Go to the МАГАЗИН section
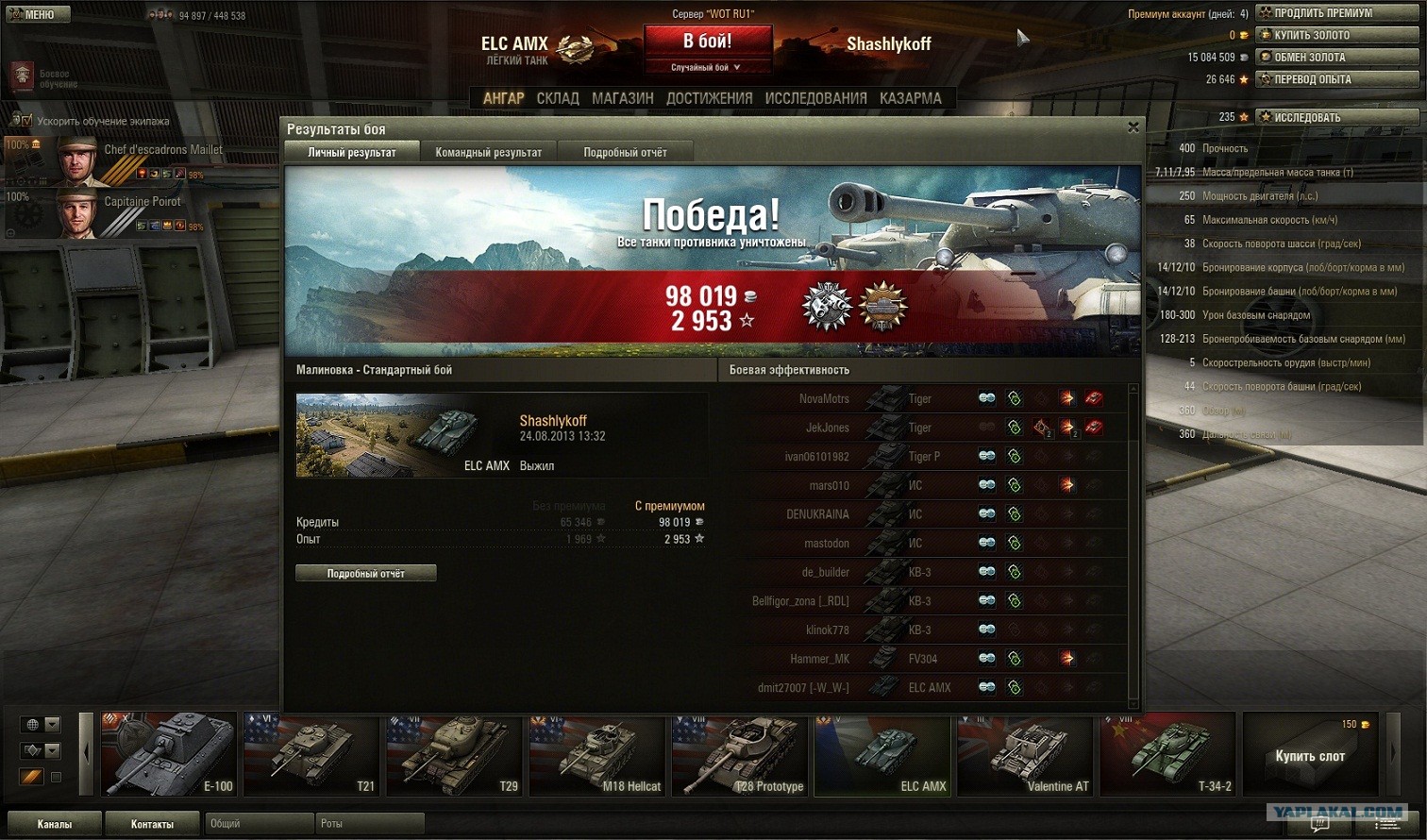 tap(622, 98)
